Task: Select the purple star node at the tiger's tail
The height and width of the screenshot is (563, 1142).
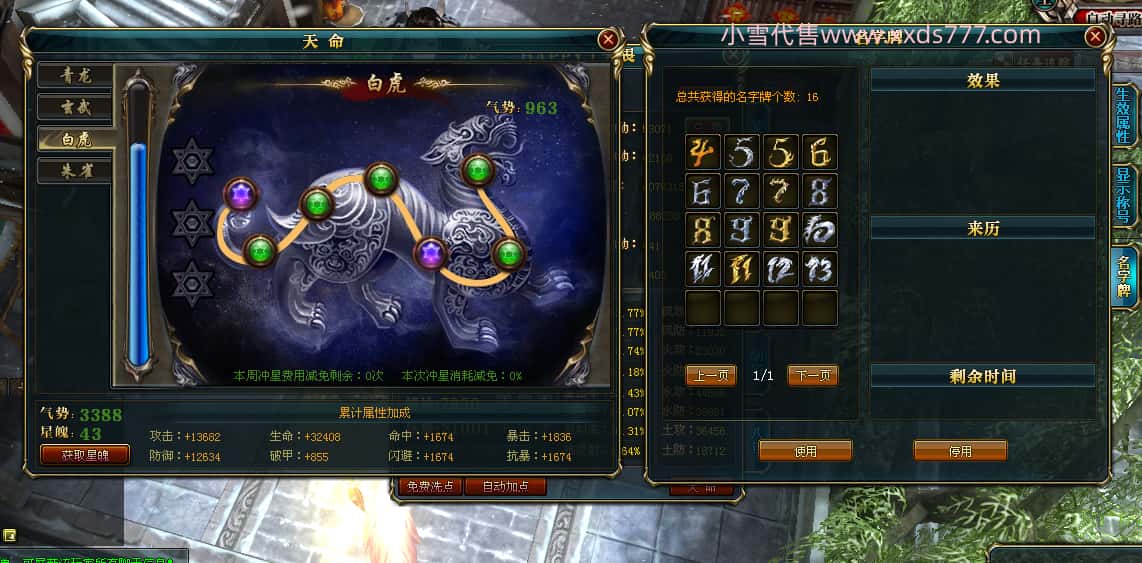Action: 240,193
